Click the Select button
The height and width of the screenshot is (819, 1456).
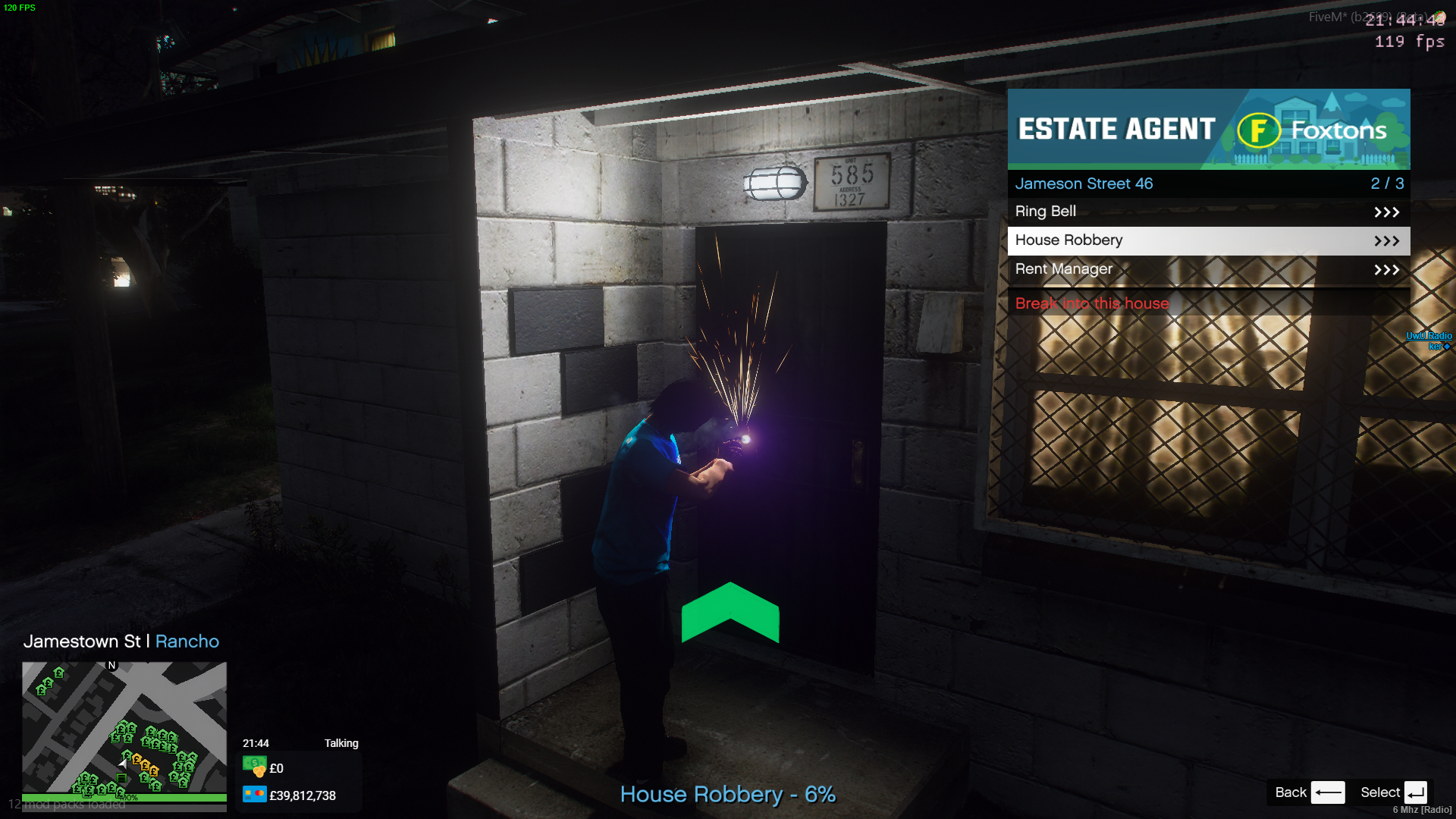click(x=1394, y=792)
